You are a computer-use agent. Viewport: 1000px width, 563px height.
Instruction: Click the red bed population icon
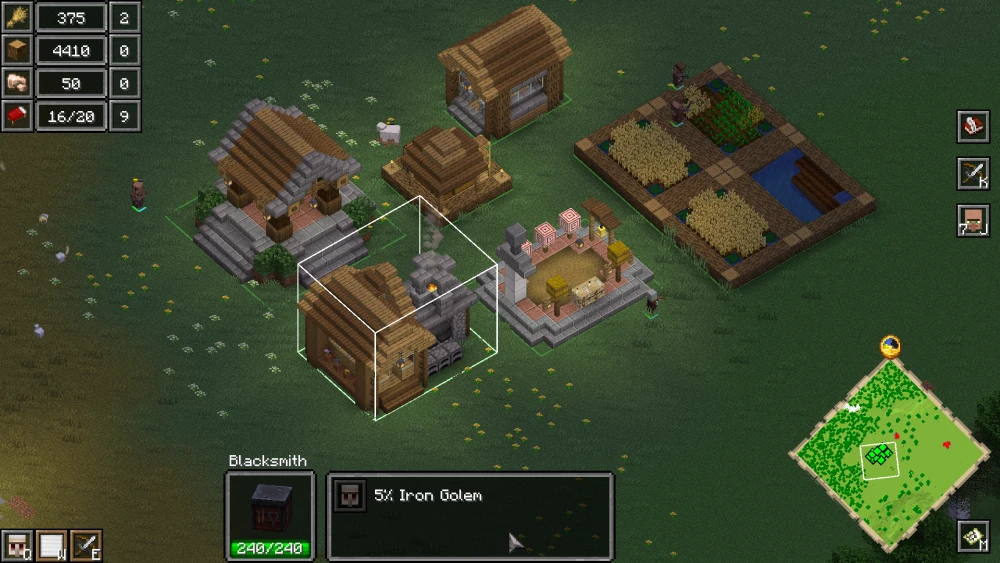[x=18, y=116]
